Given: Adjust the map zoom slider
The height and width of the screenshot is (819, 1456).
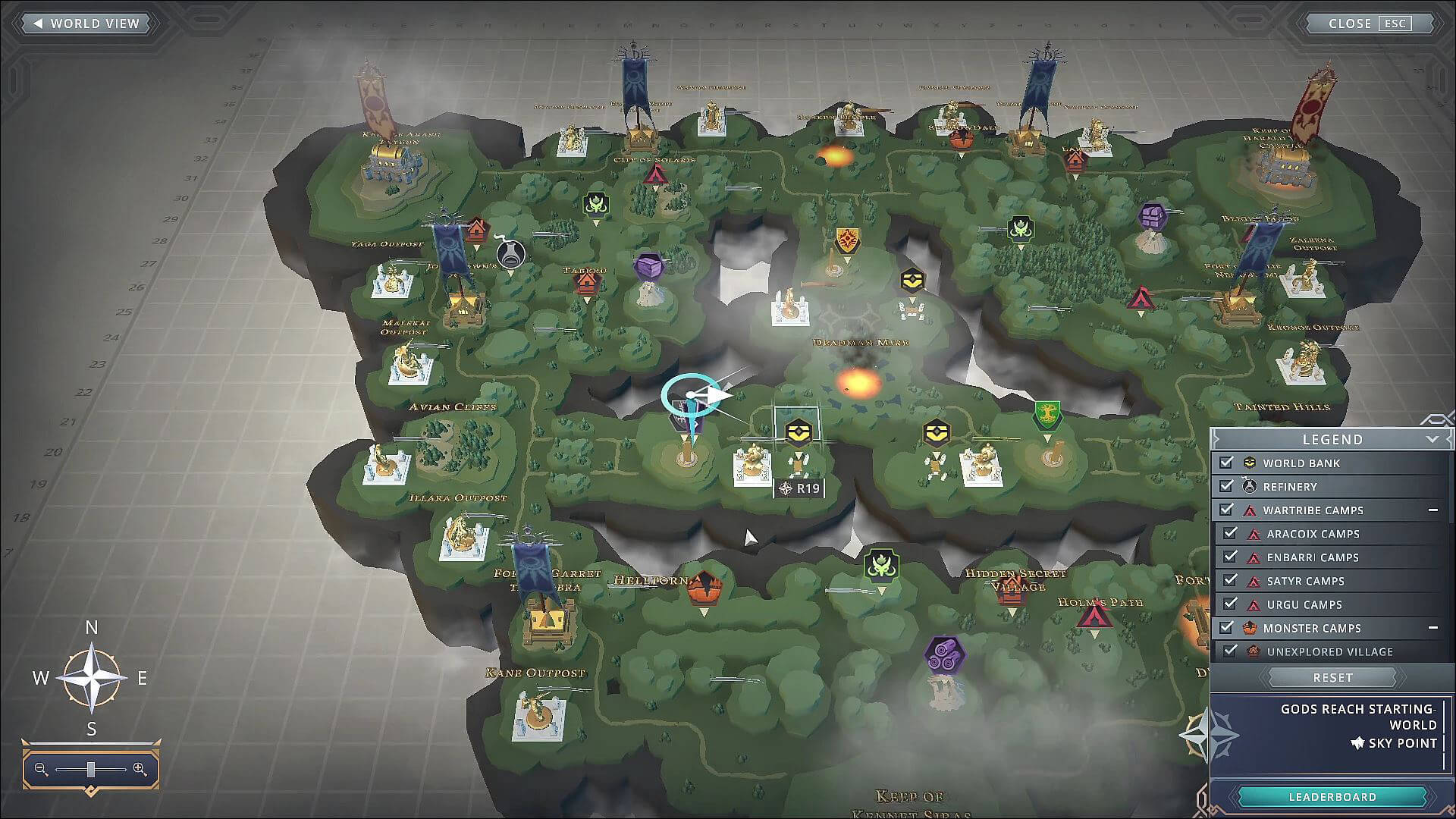Looking at the screenshot, I should [x=91, y=769].
